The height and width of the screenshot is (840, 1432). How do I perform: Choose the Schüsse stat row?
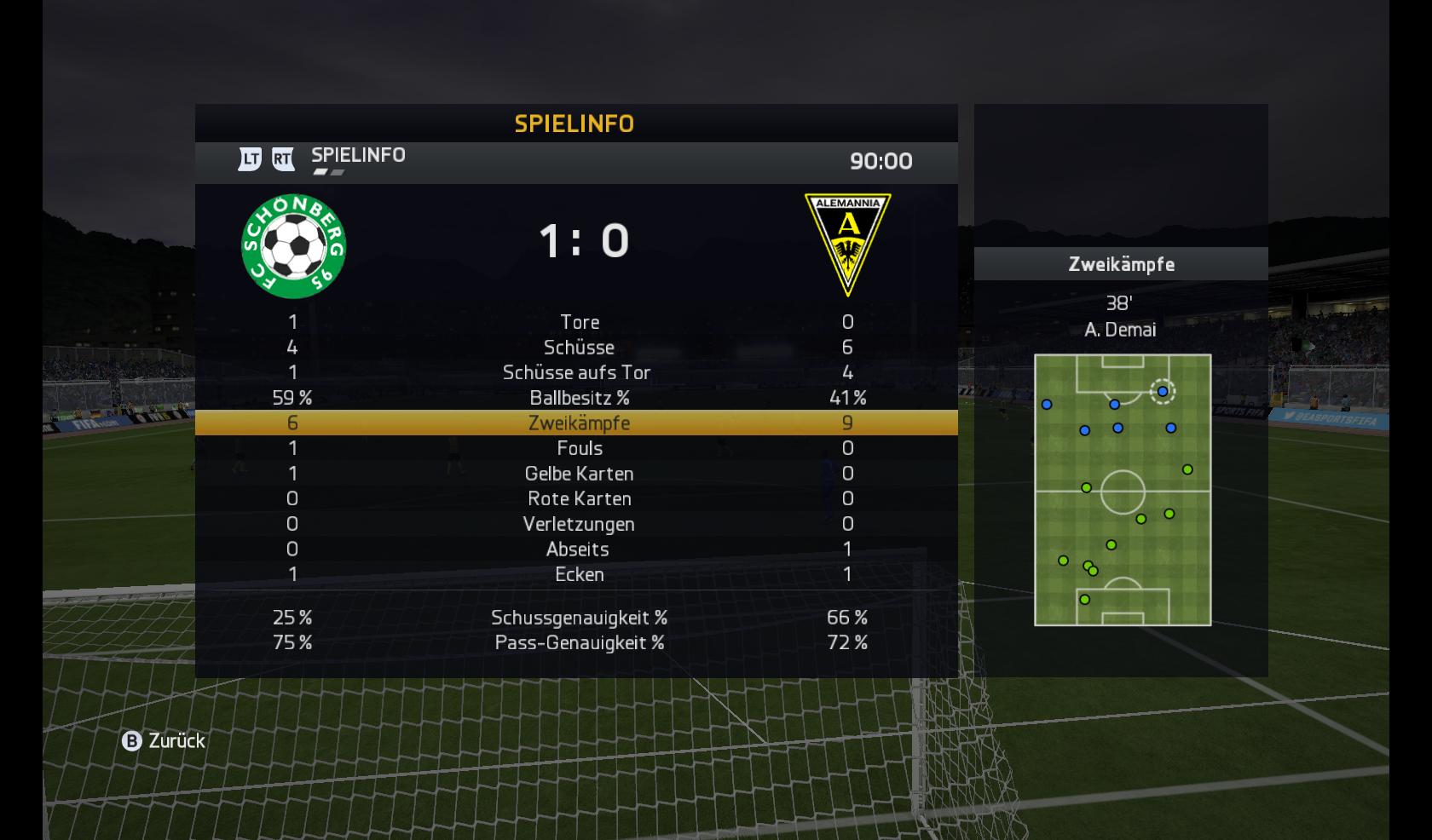tap(579, 348)
